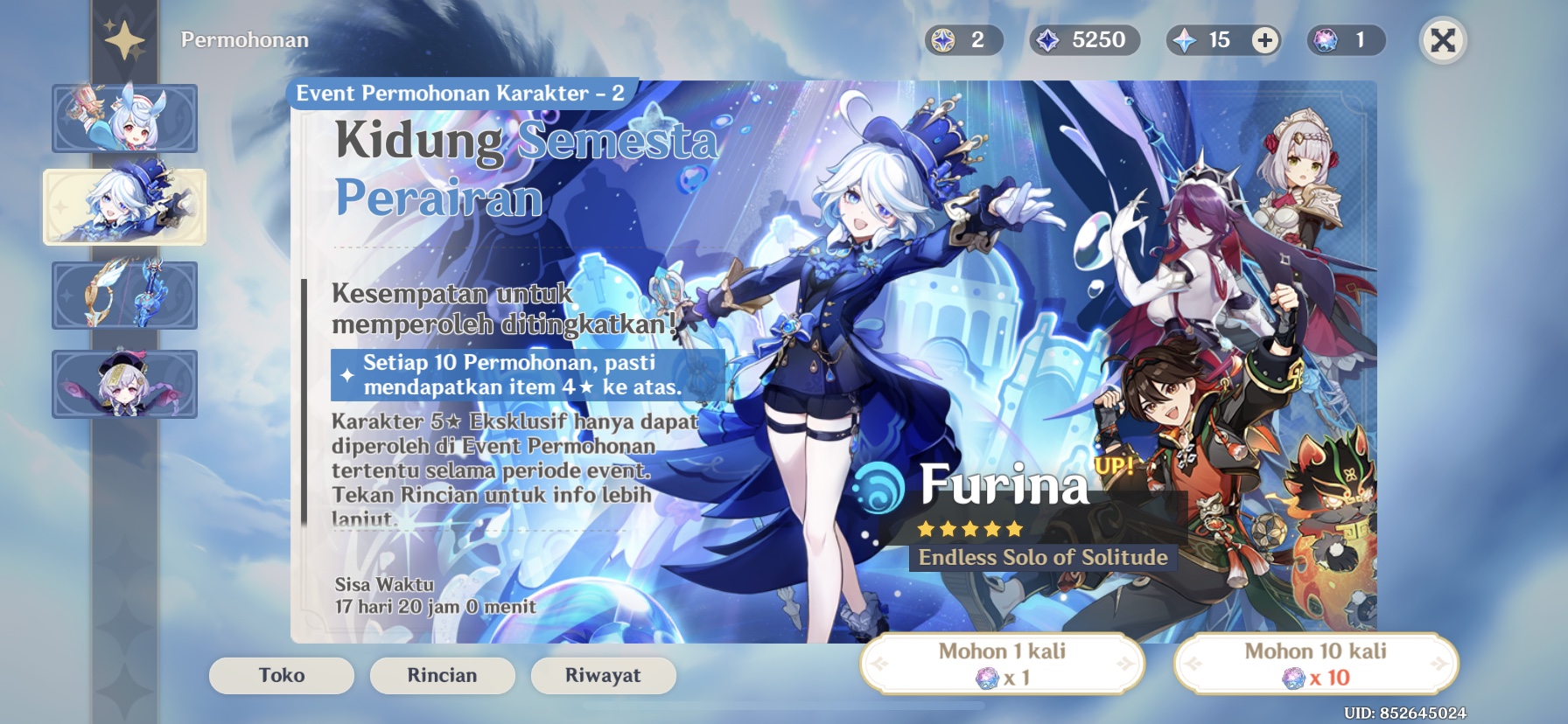Image resolution: width=1568 pixels, height=724 pixels.
Task: Open the weapon event banner from the sidebar
Action: point(125,296)
